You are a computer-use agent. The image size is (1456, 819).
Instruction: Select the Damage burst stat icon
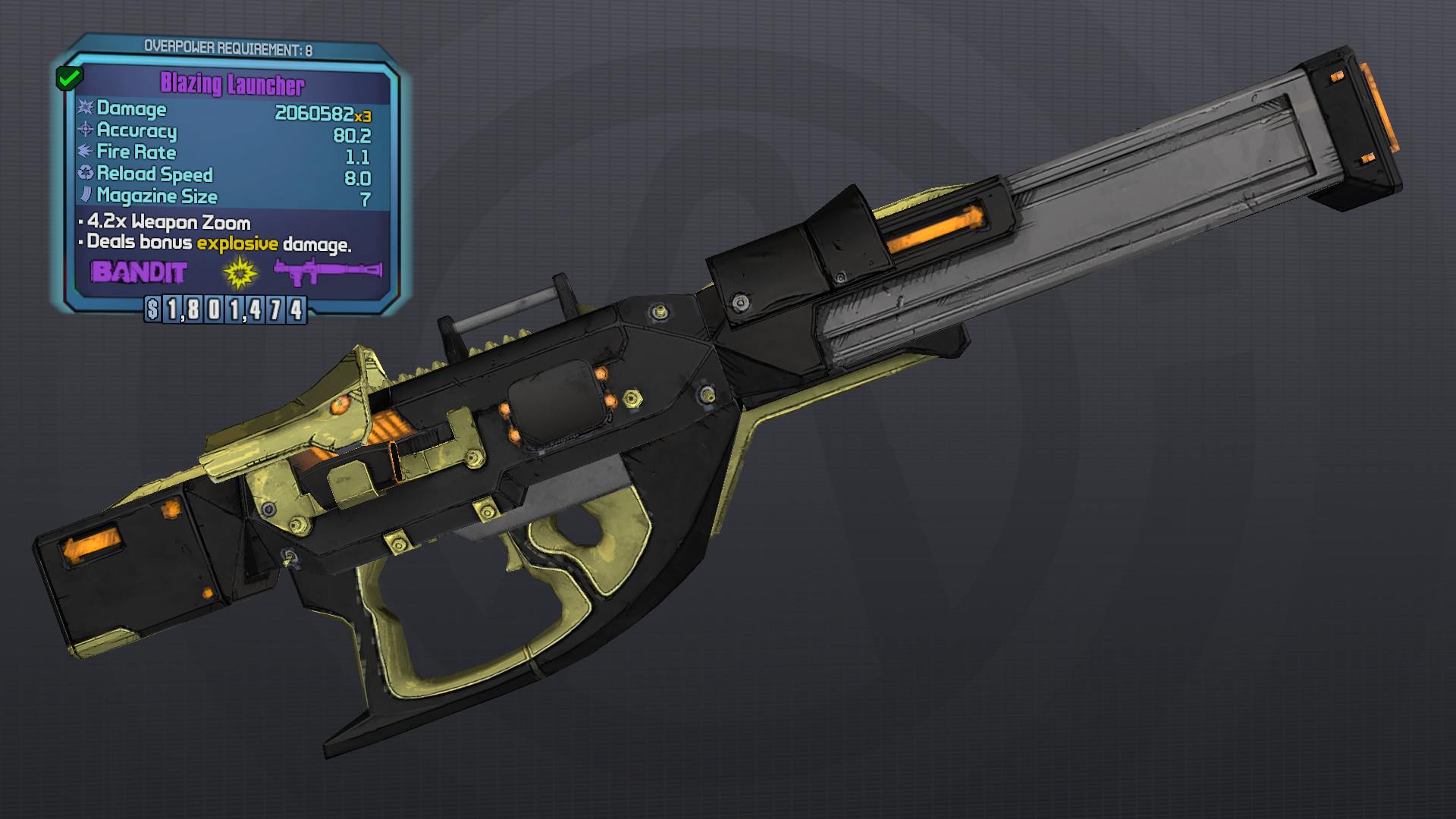pos(86,110)
